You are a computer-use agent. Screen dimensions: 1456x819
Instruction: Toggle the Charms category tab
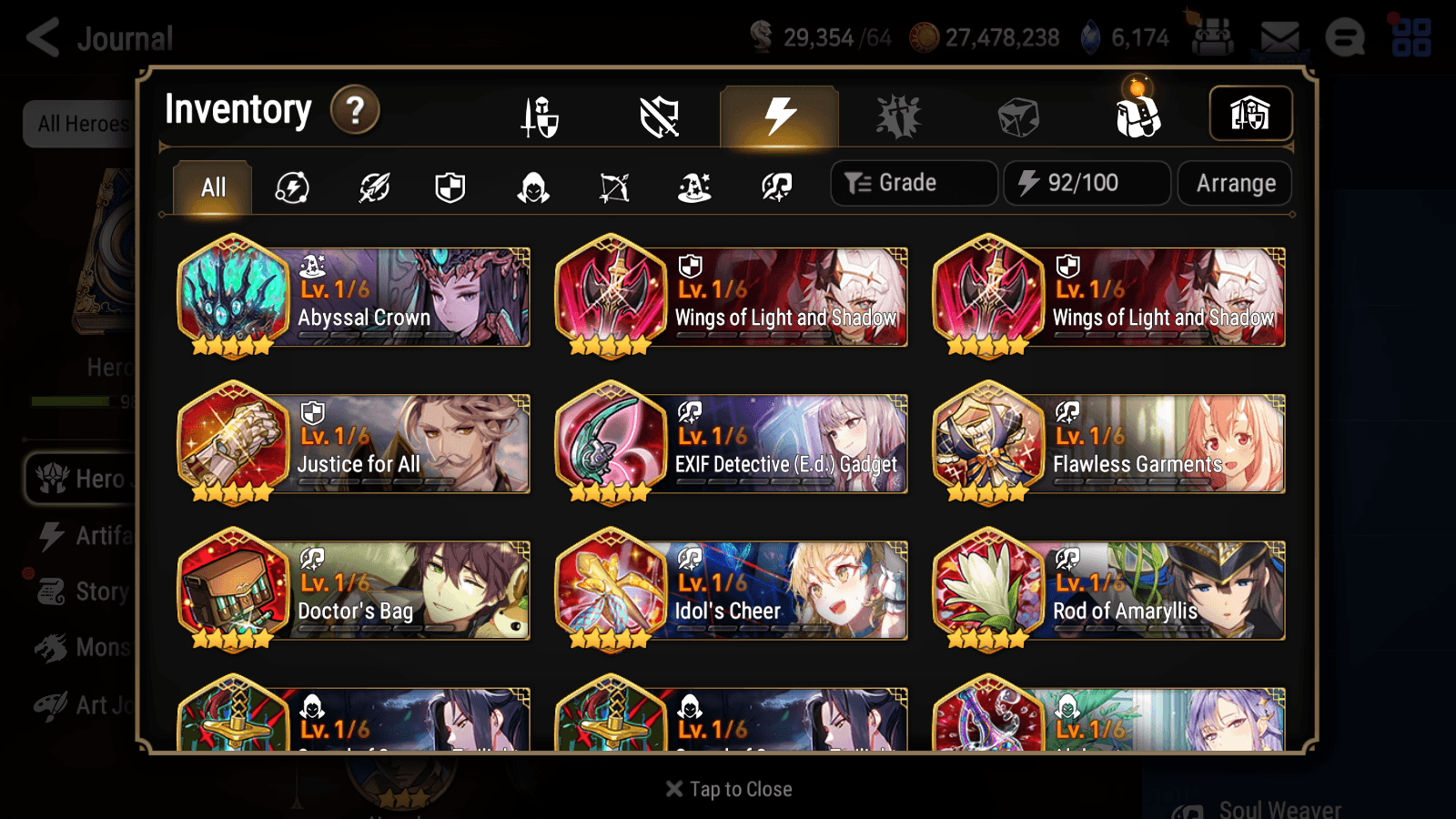point(1019,116)
